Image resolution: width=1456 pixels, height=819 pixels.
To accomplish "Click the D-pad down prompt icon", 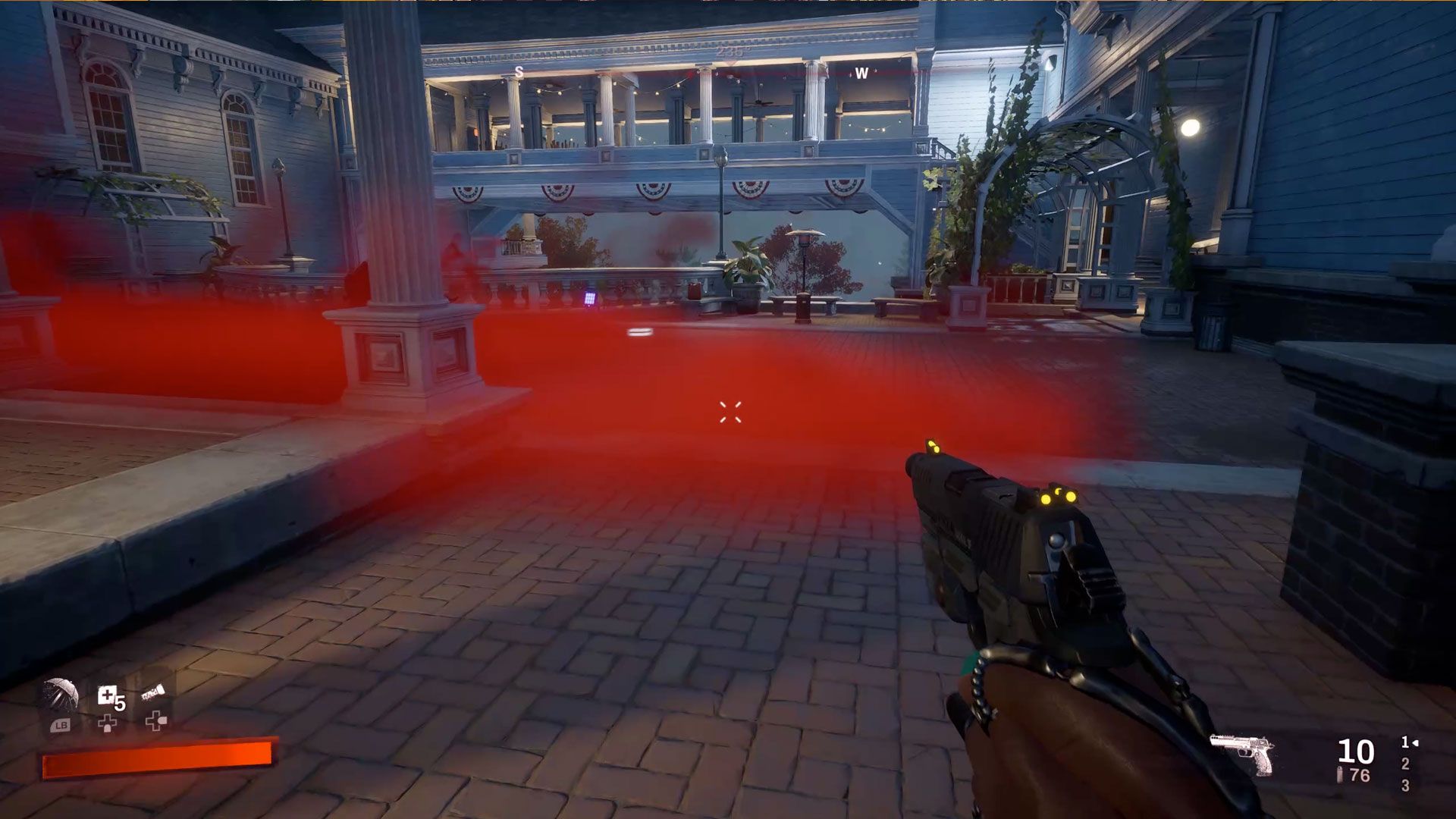I will [x=108, y=723].
